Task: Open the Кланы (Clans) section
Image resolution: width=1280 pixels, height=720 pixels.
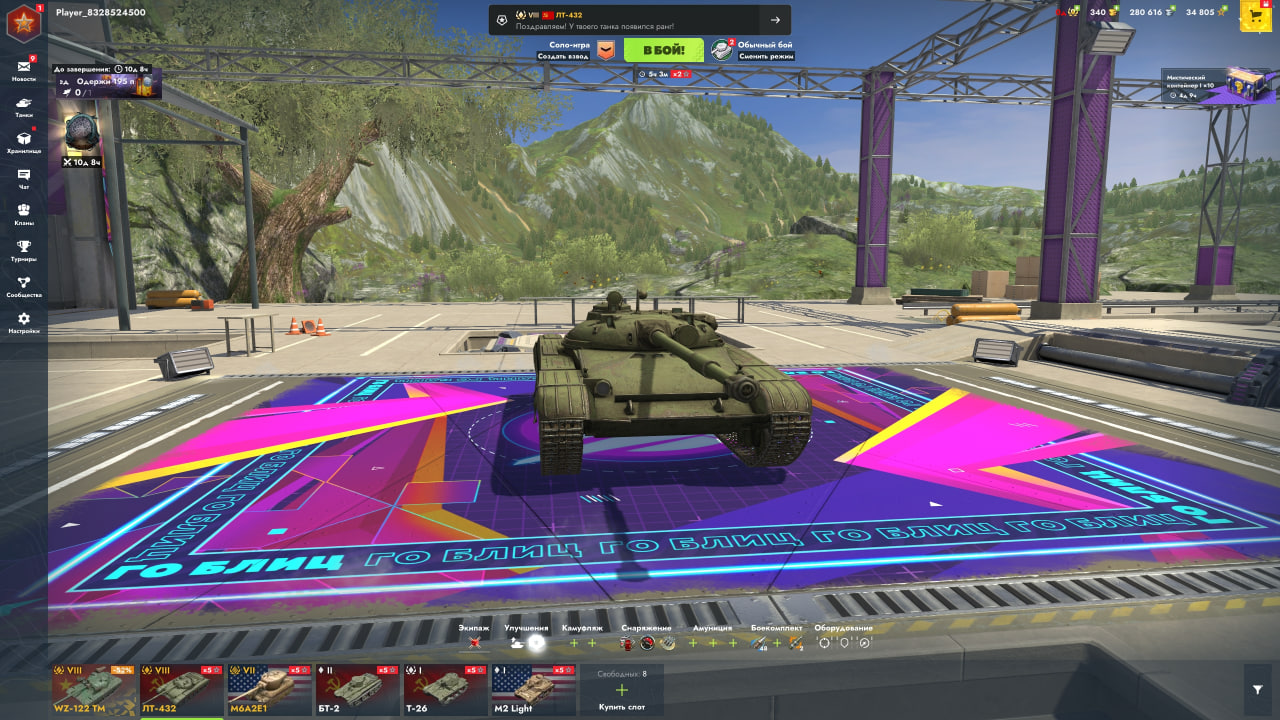Action: click(24, 214)
